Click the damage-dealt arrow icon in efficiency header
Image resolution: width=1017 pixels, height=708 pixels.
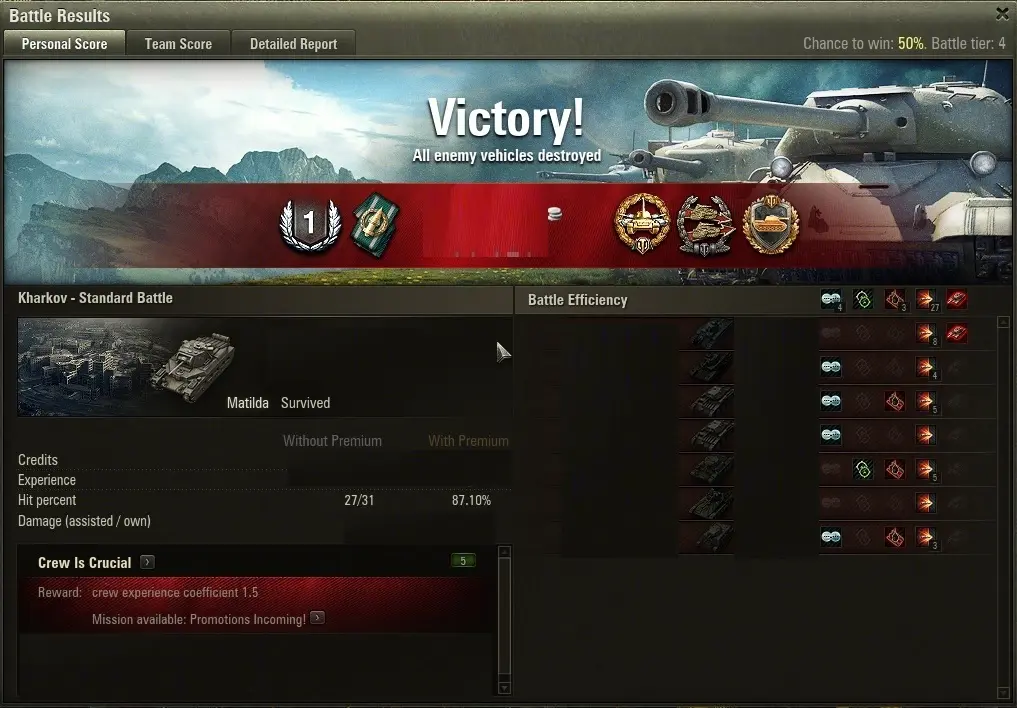(925, 298)
